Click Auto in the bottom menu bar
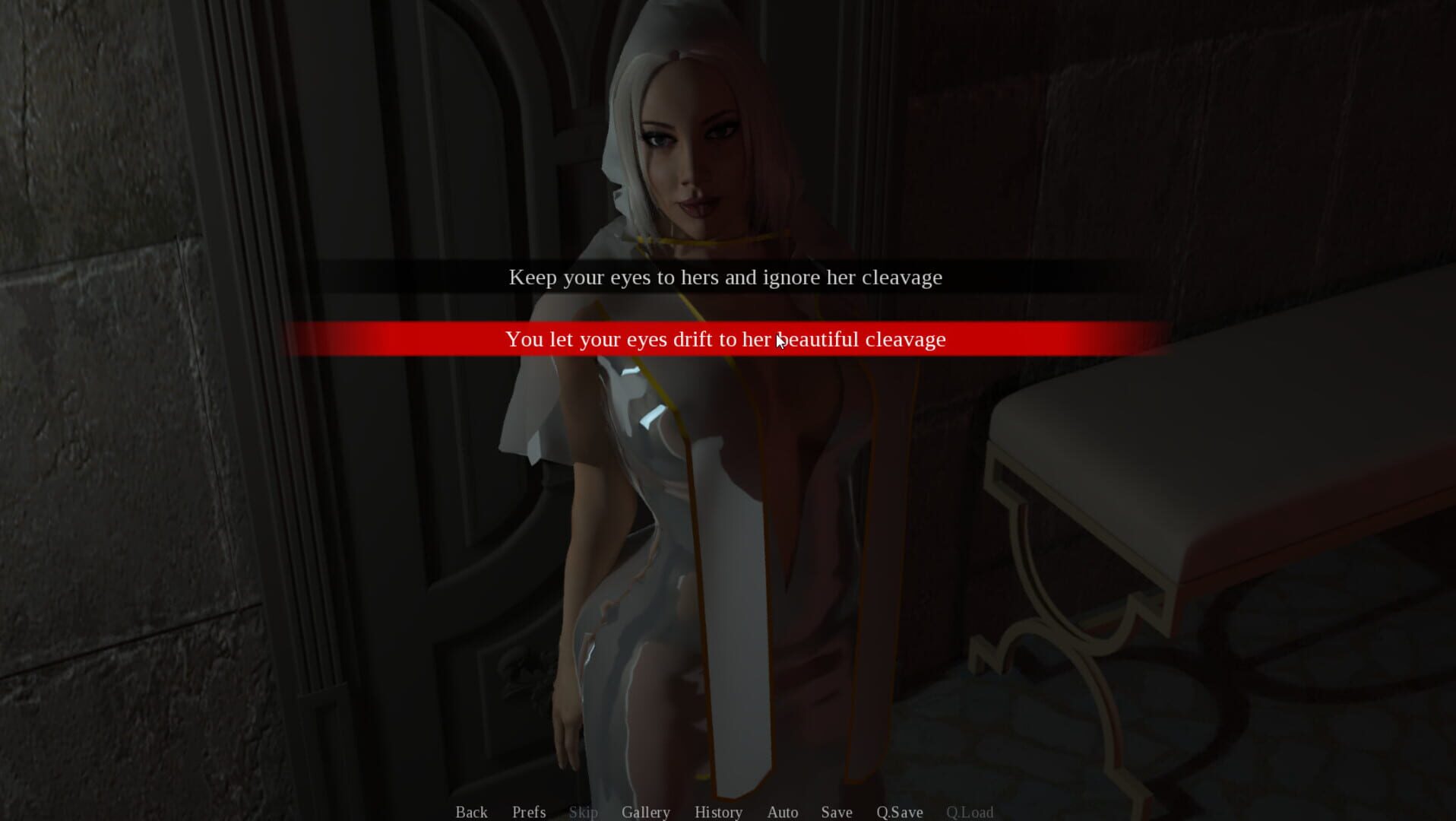 click(783, 812)
